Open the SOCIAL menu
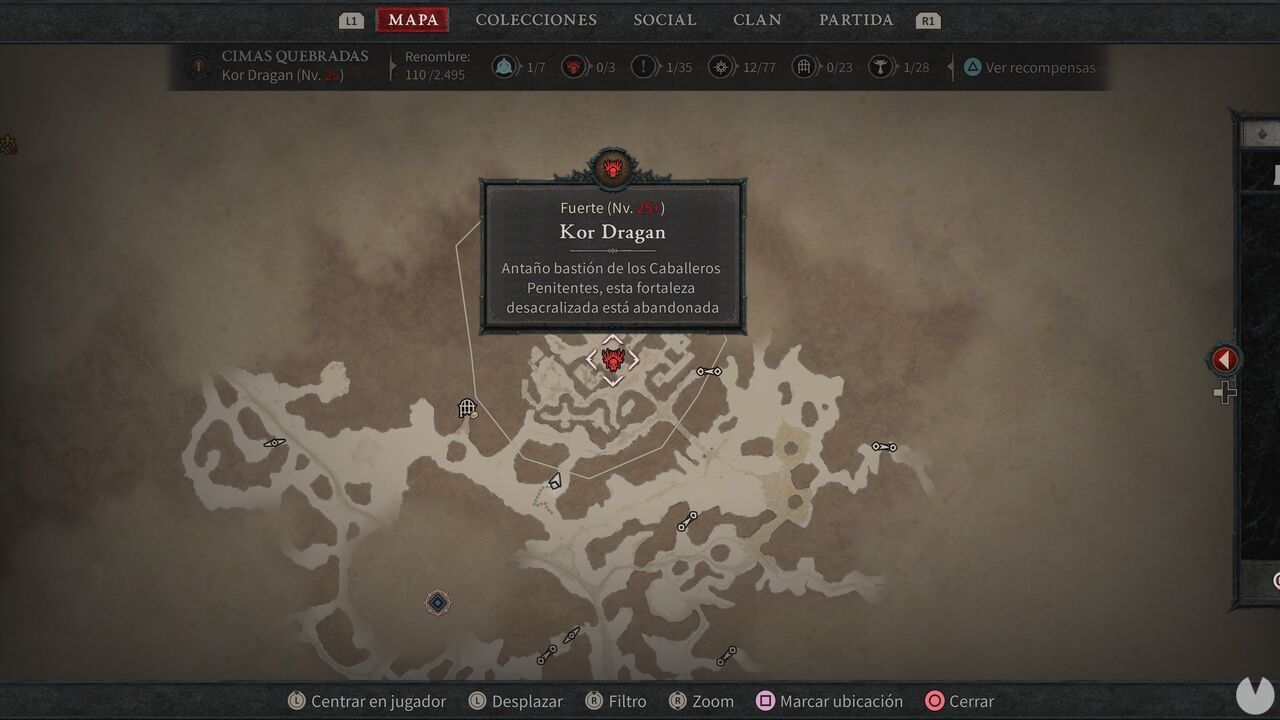Viewport: 1280px width, 720px height. tap(665, 19)
